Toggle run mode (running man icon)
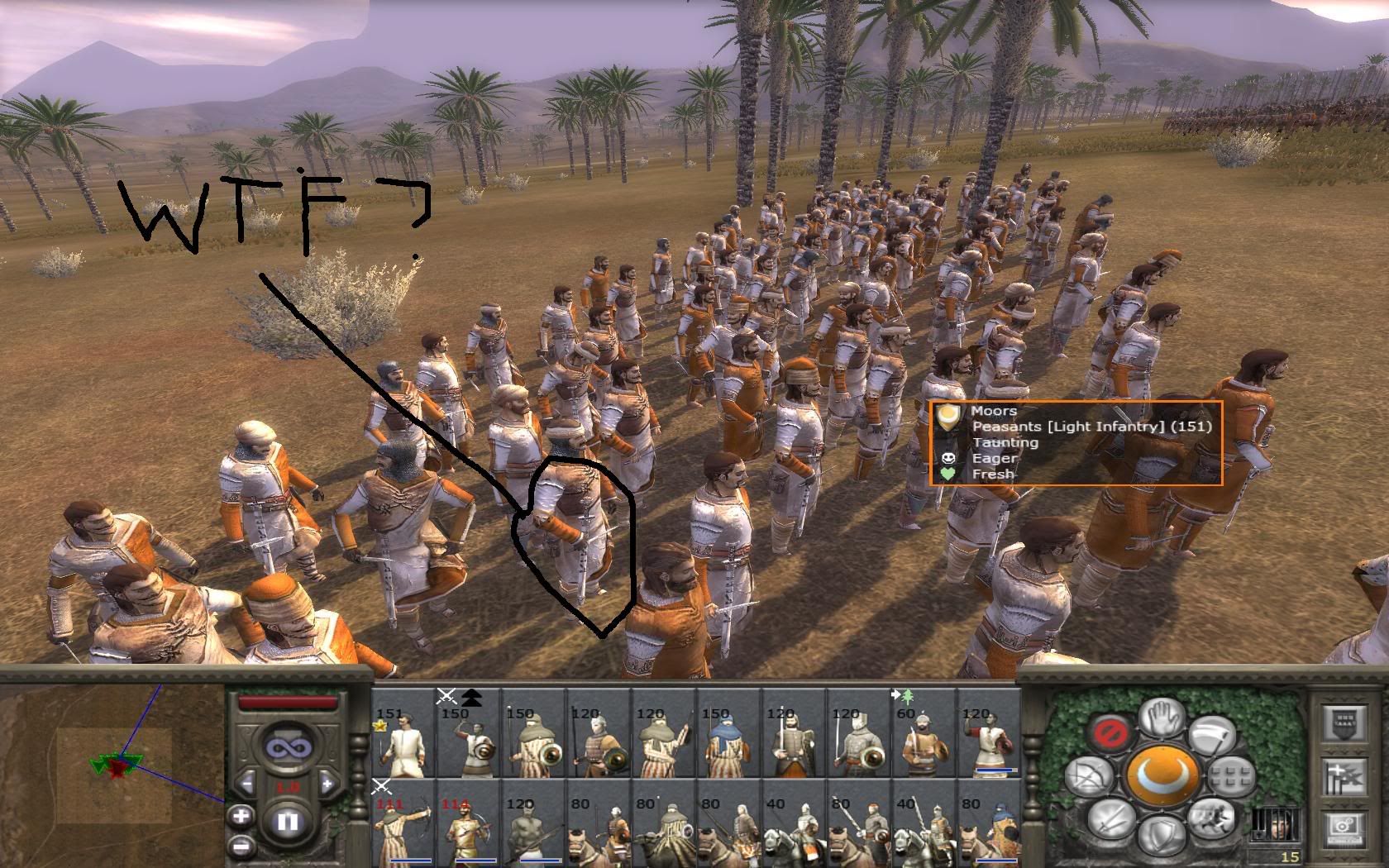 point(1210,818)
